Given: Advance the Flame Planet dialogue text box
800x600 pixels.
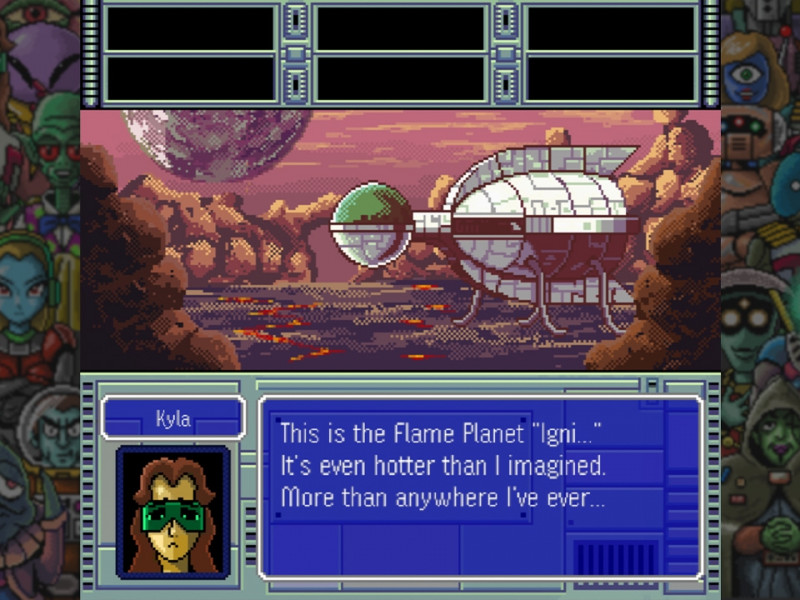Looking at the screenshot, I should coord(480,486).
